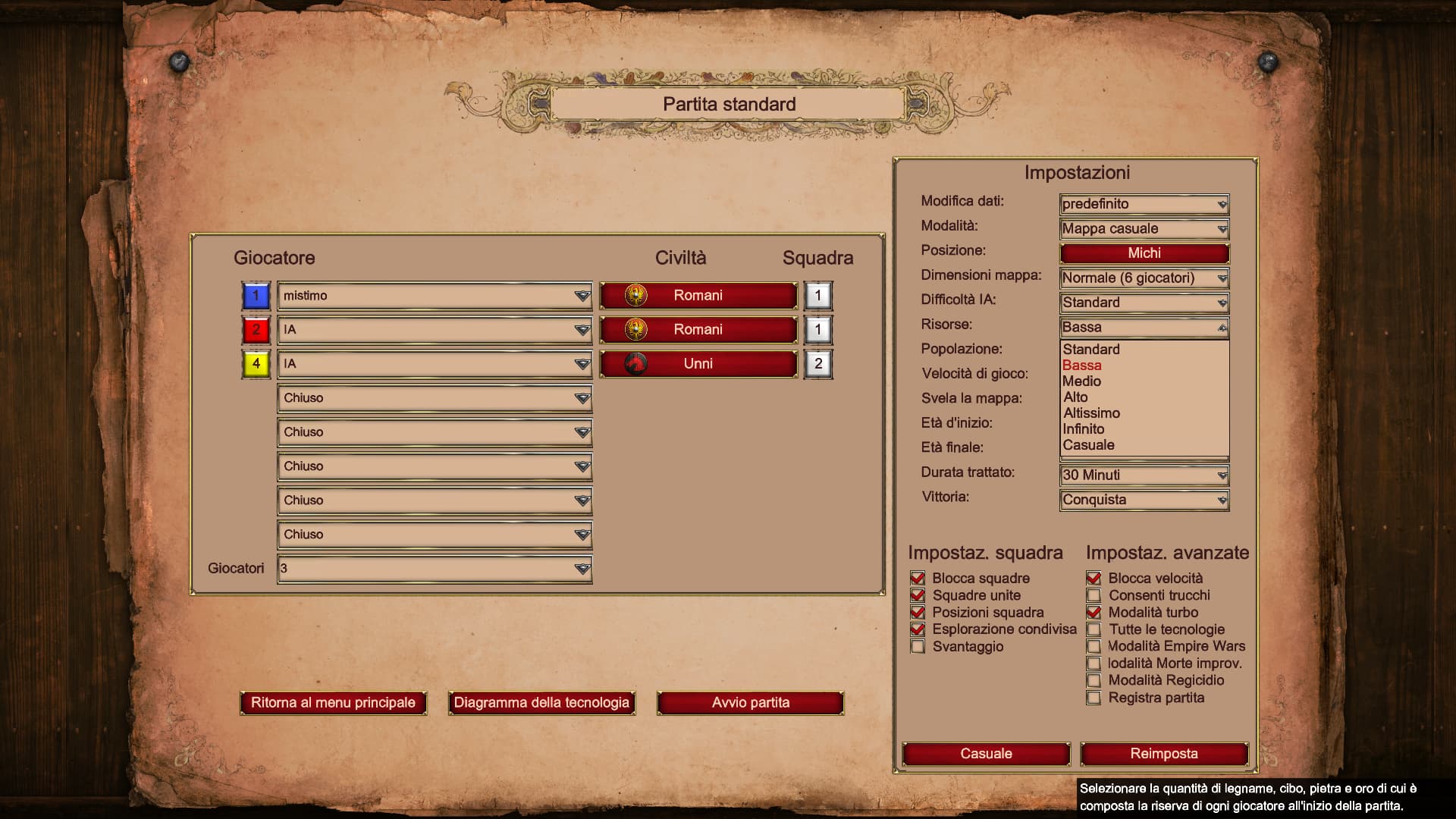This screenshot has height=819, width=1456.
Task: Toggle the Consenti trucchi checkbox
Action: (1094, 596)
